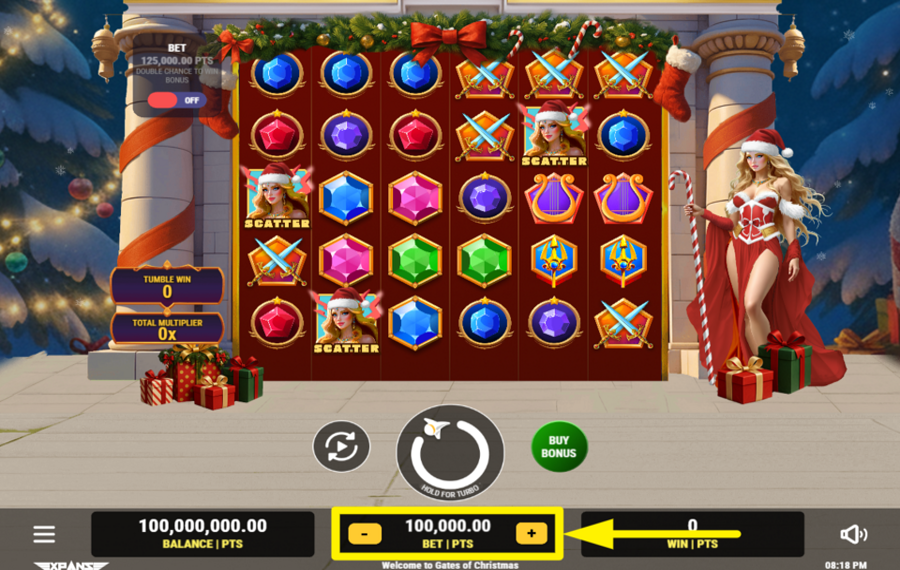Screen dimensions: 900x570
Task: Toggle the Double Chance bet switch
Action: pos(174,100)
